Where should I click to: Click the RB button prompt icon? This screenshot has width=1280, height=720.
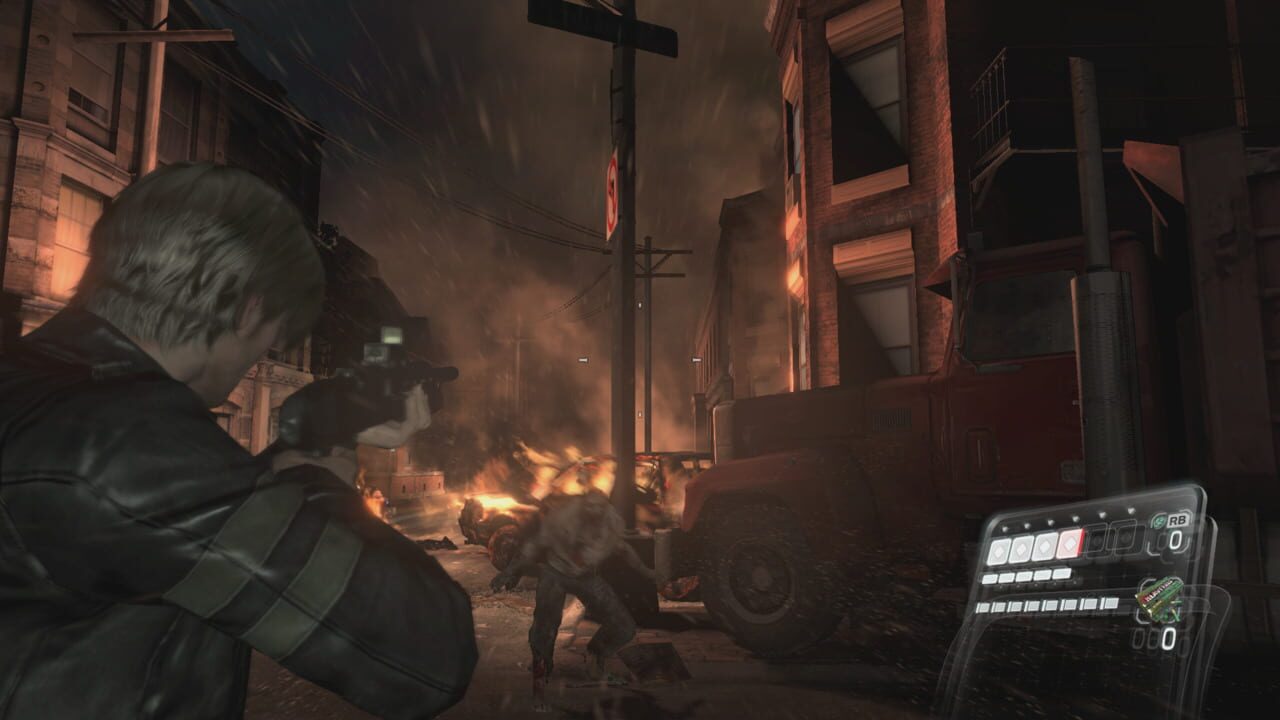click(x=1178, y=520)
